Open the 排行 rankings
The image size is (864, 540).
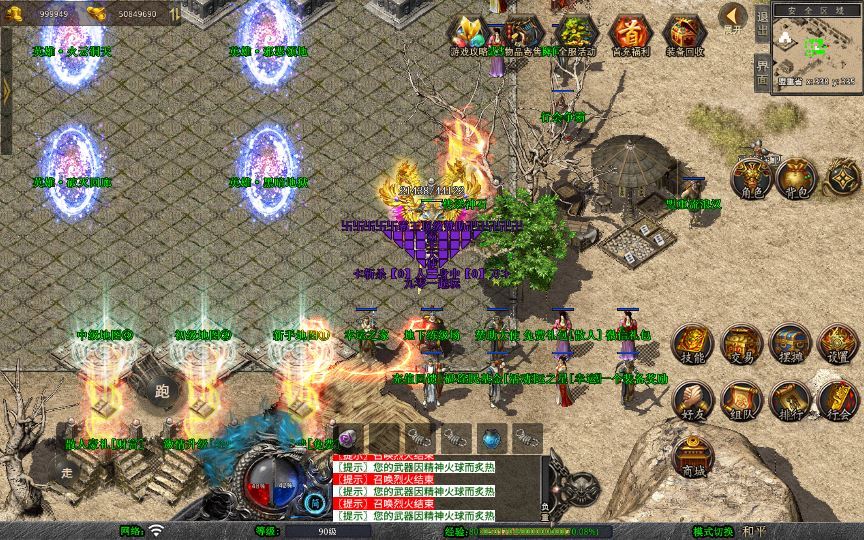(x=789, y=400)
